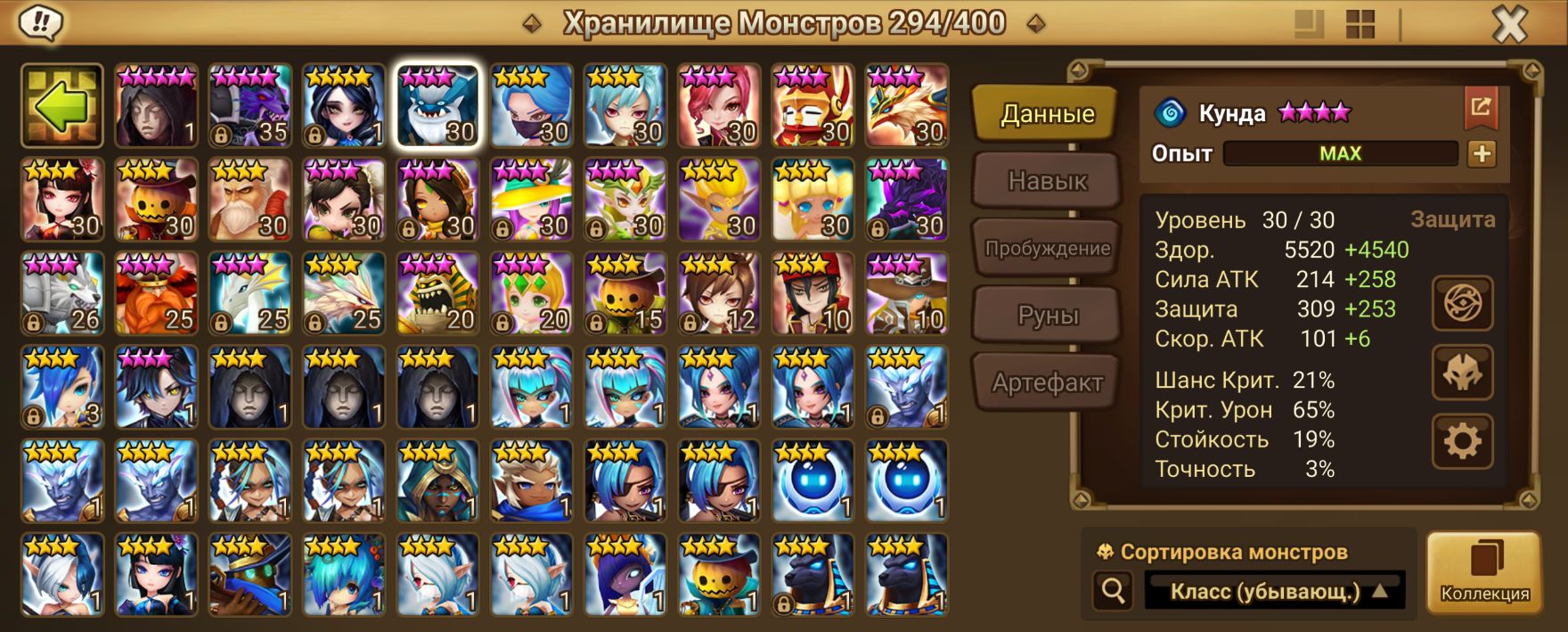1568x632 pixels.
Task: Open the Коллекция button
Action: (x=1484, y=574)
